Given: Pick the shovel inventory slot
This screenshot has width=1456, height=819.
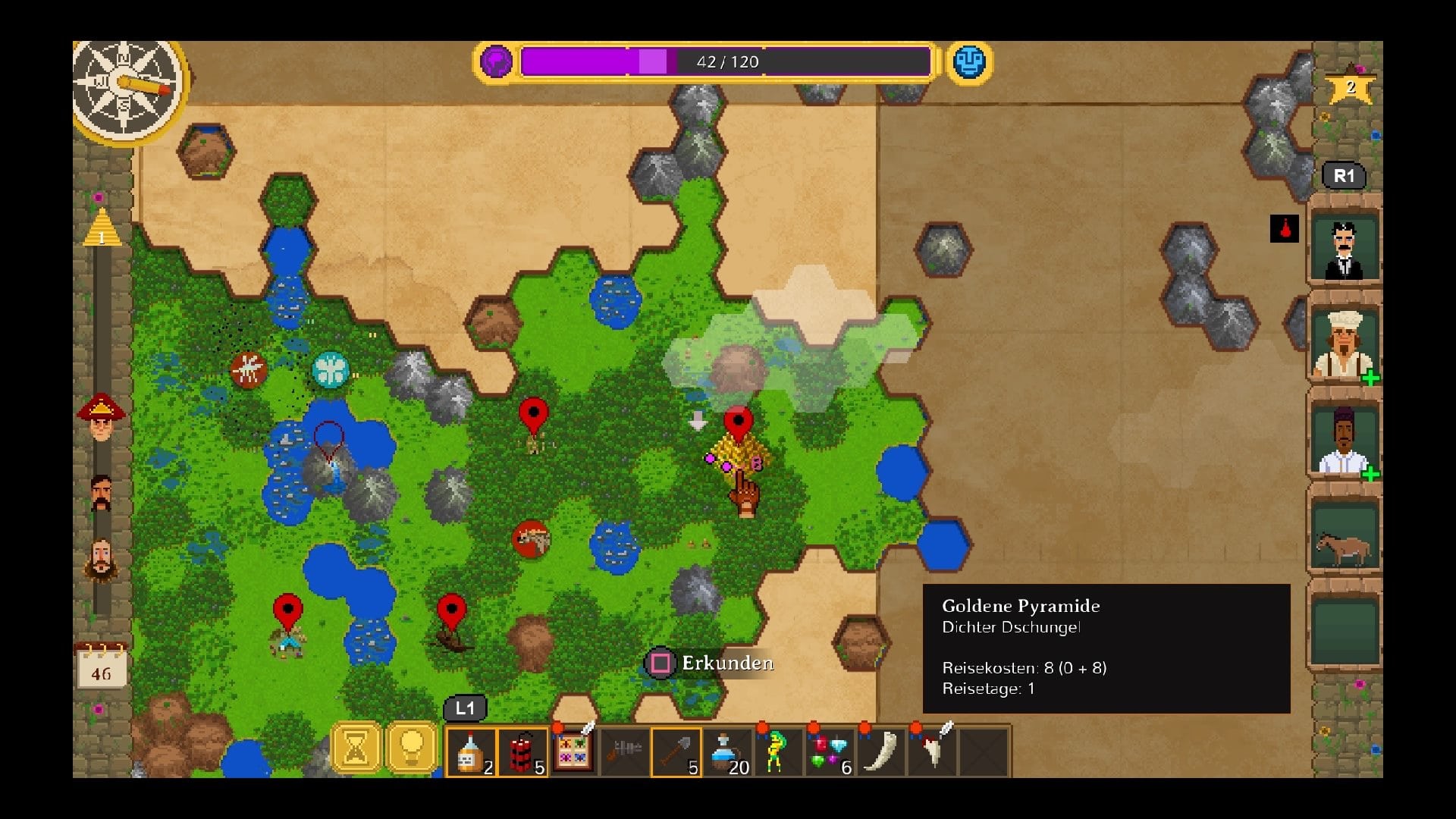Looking at the screenshot, I should 676,752.
